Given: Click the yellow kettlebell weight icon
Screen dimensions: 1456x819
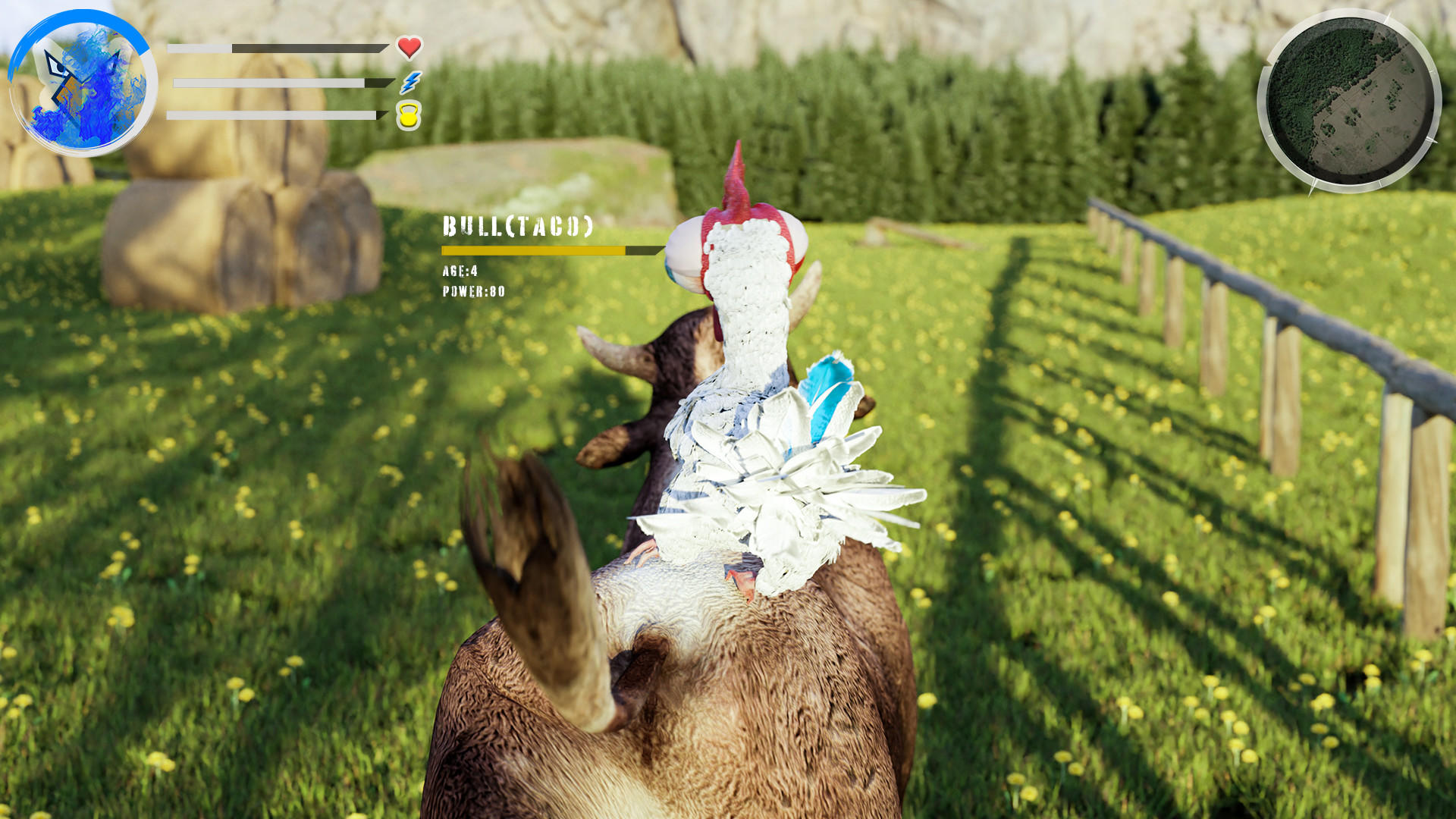Looking at the screenshot, I should click(x=408, y=116).
